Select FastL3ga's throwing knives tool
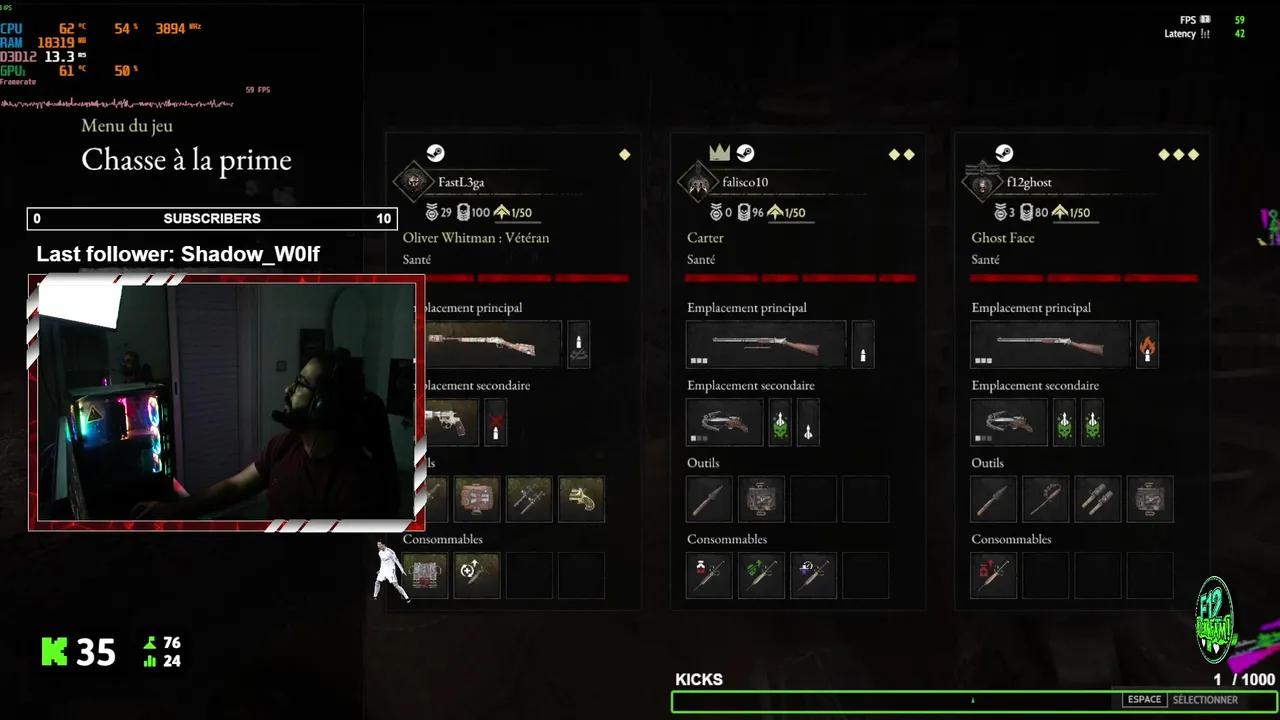Viewport: 1280px width, 720px height. pyautogui.click(x=529, y=499)
